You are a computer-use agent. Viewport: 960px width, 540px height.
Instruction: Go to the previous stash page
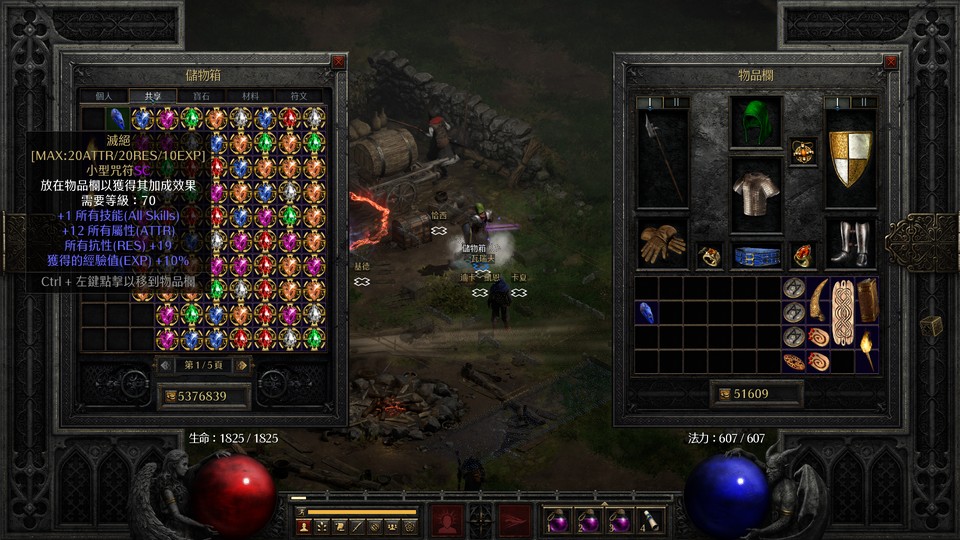tap(165, 365)
